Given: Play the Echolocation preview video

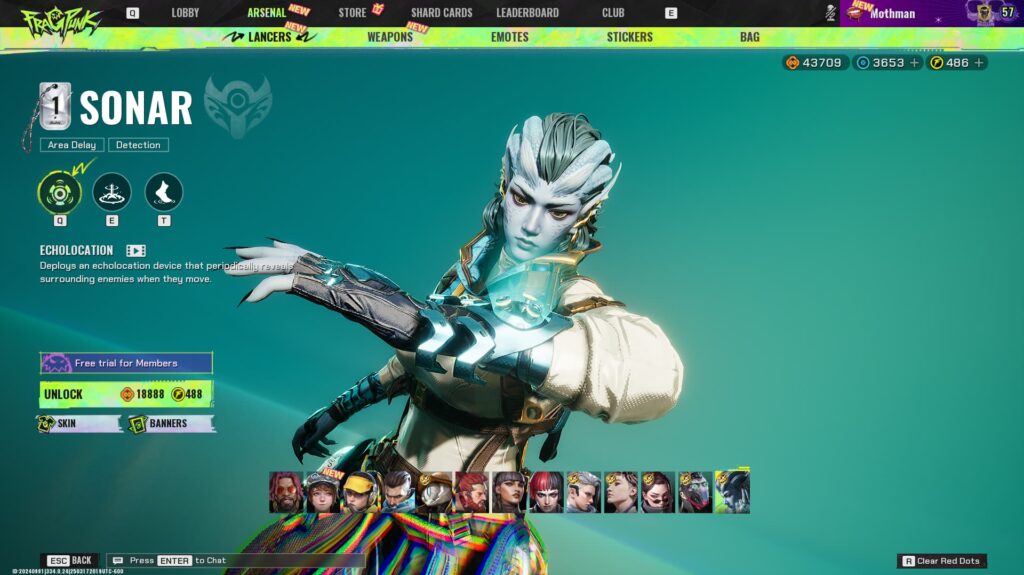Looking at the screenshot, I should point(136,250).
